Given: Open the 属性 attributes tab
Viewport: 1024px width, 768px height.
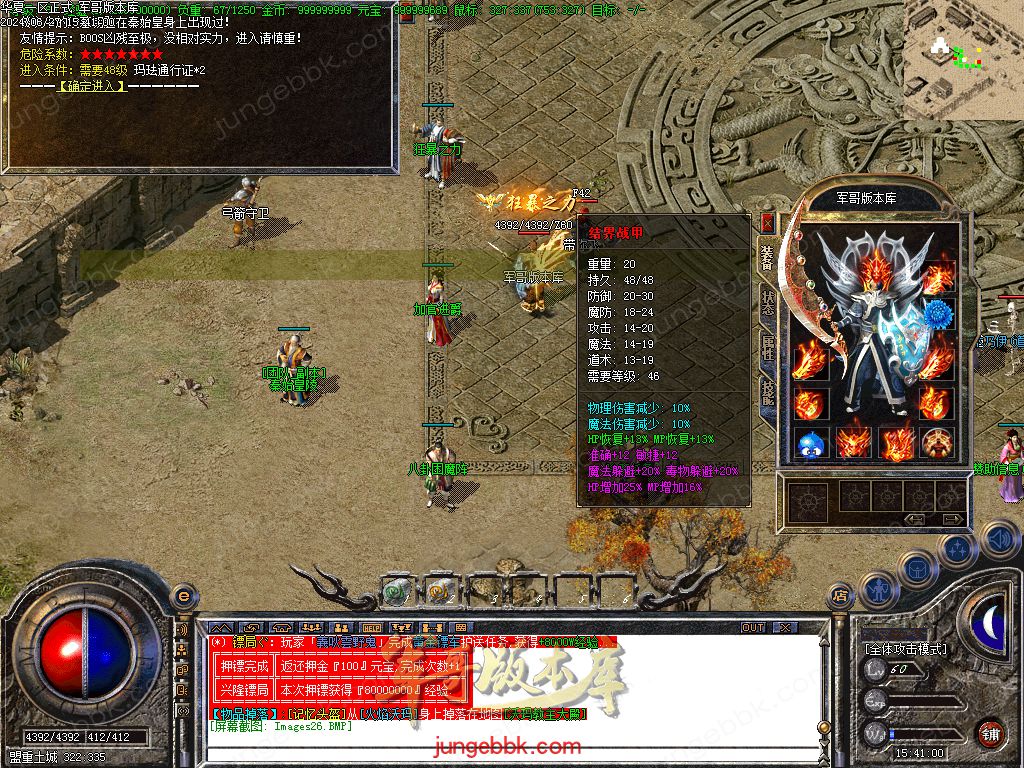Looking at the screenshot, I should (x=767, y=347).
